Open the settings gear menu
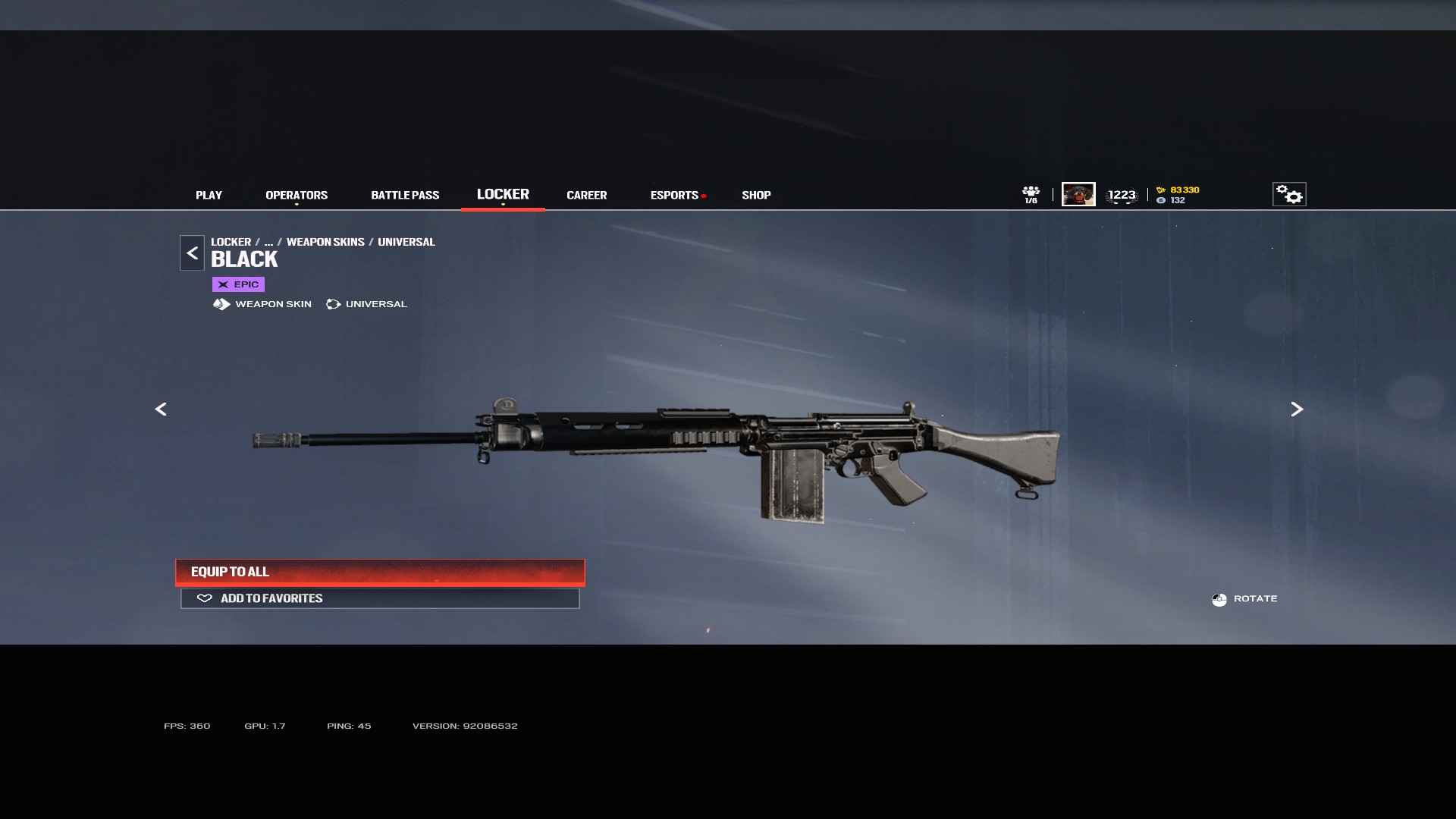Image resolution: width=1456 pixels, height=819 pixels. pyautogui.click(x=1288, y=194)
